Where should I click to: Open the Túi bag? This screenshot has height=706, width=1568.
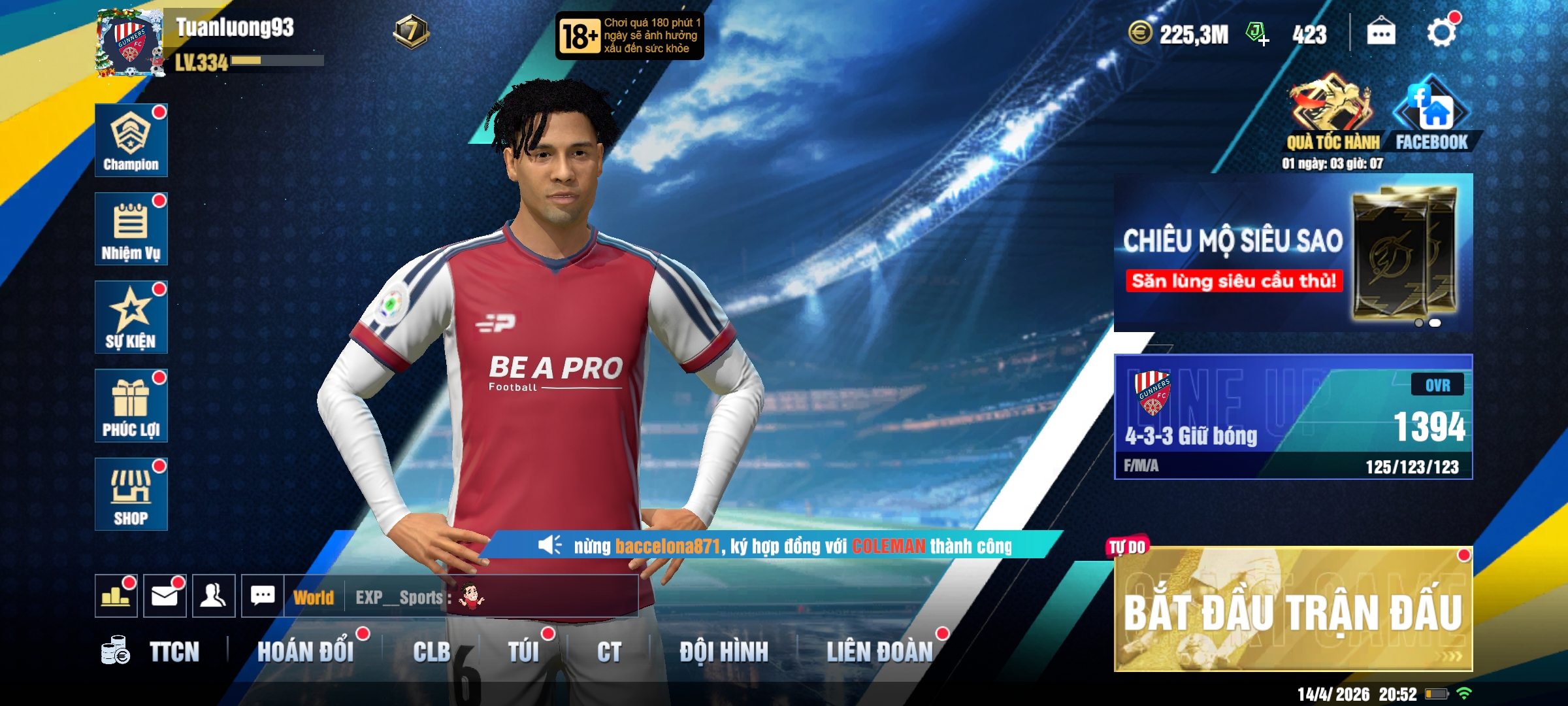(x=523, y=652)
